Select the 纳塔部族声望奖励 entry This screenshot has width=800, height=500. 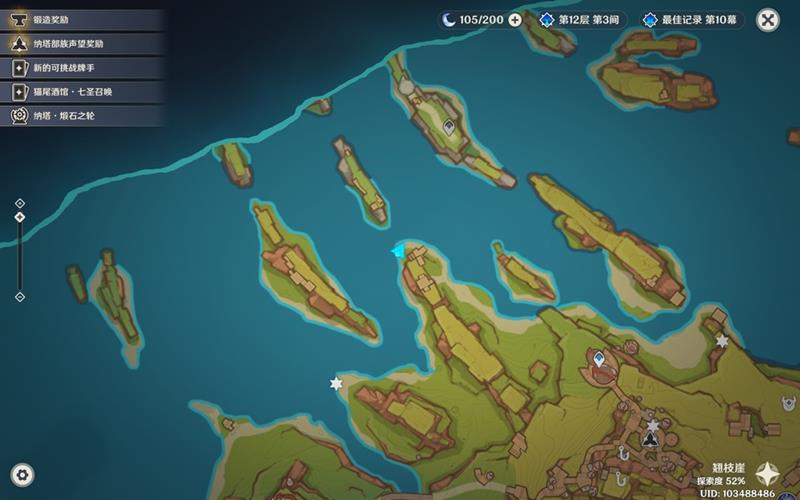click(80, 44)
